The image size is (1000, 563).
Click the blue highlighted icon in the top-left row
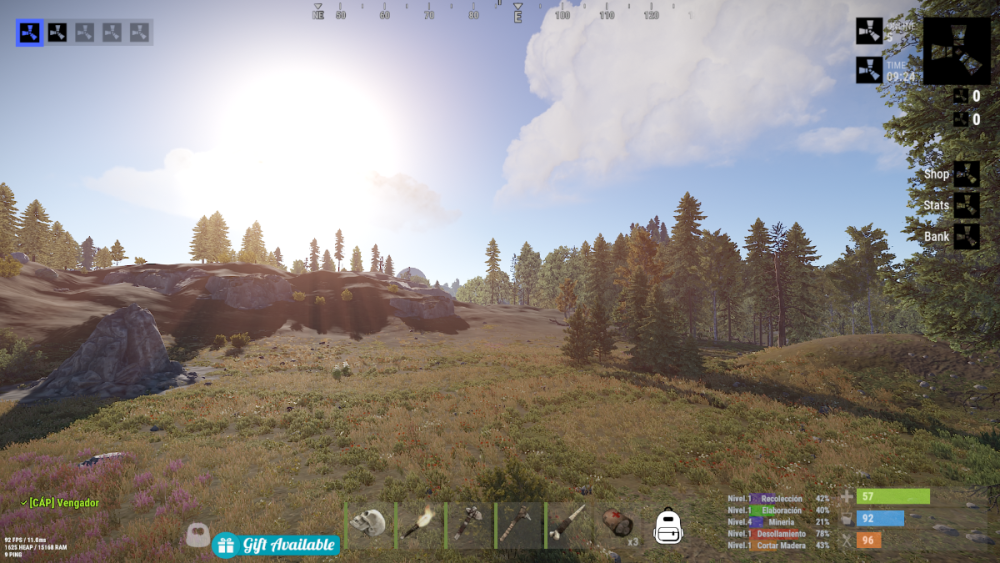(x=29, y=32)
